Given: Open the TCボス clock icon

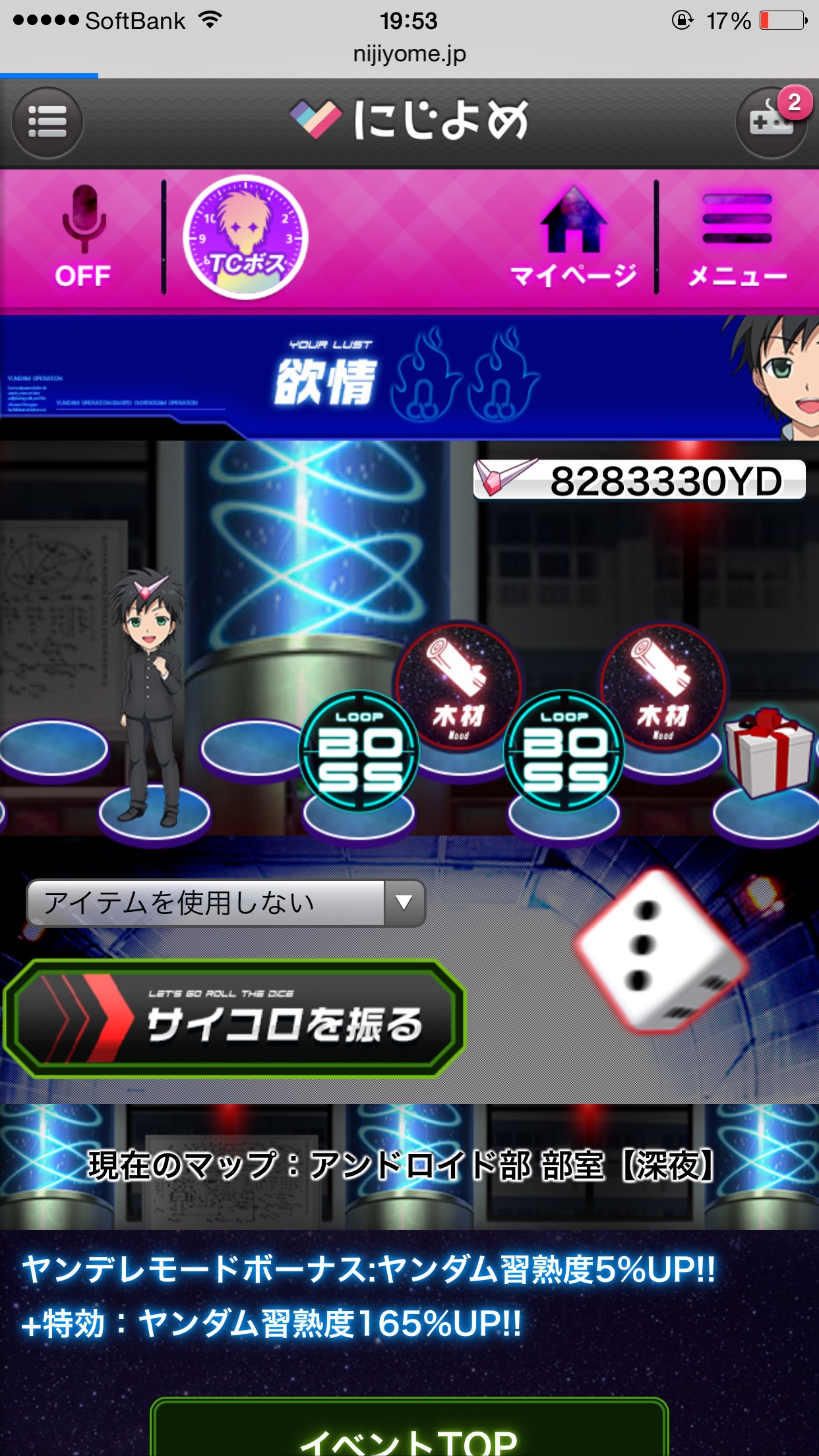Looking at the screenshot, I should 245,237.
